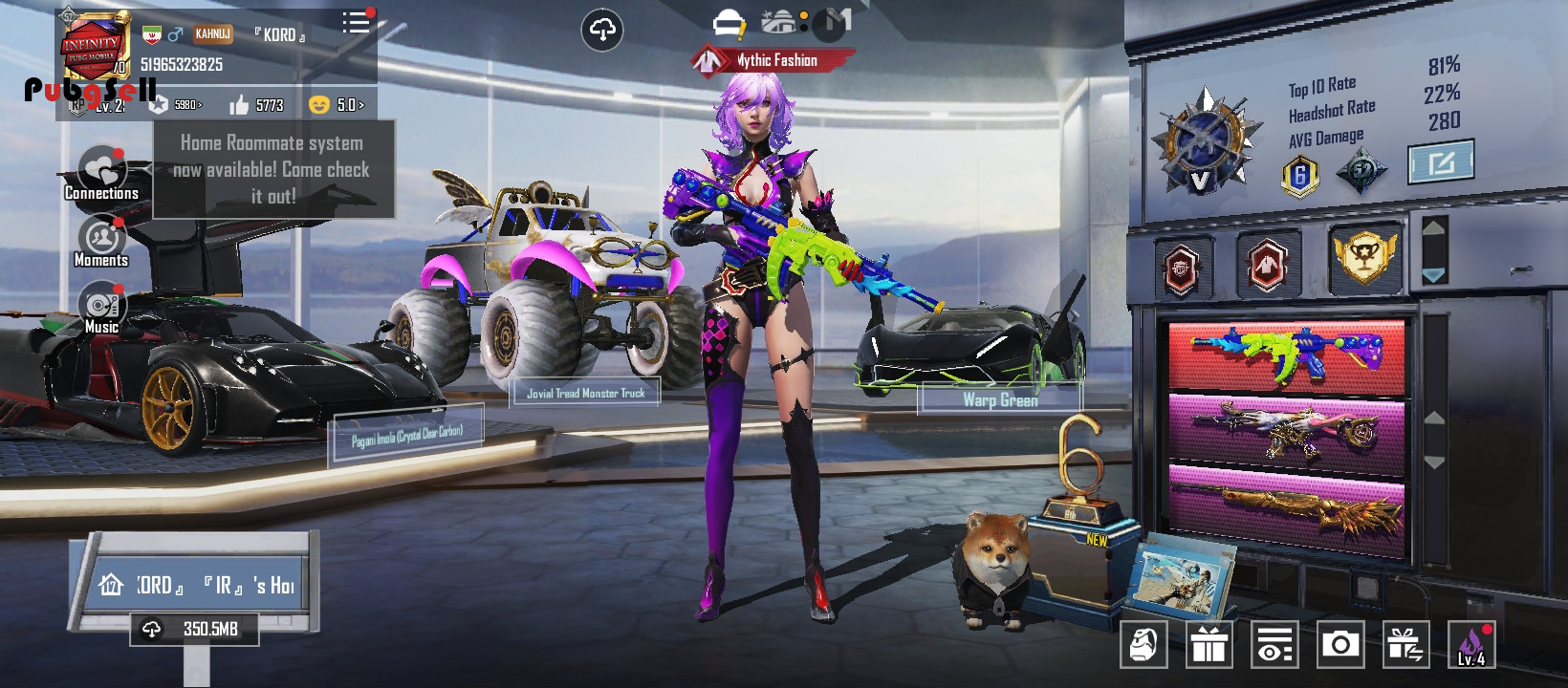This screenshot has width=1568, height=688.
Task: Open the gift box icon
Action: tap(1209, 645)
